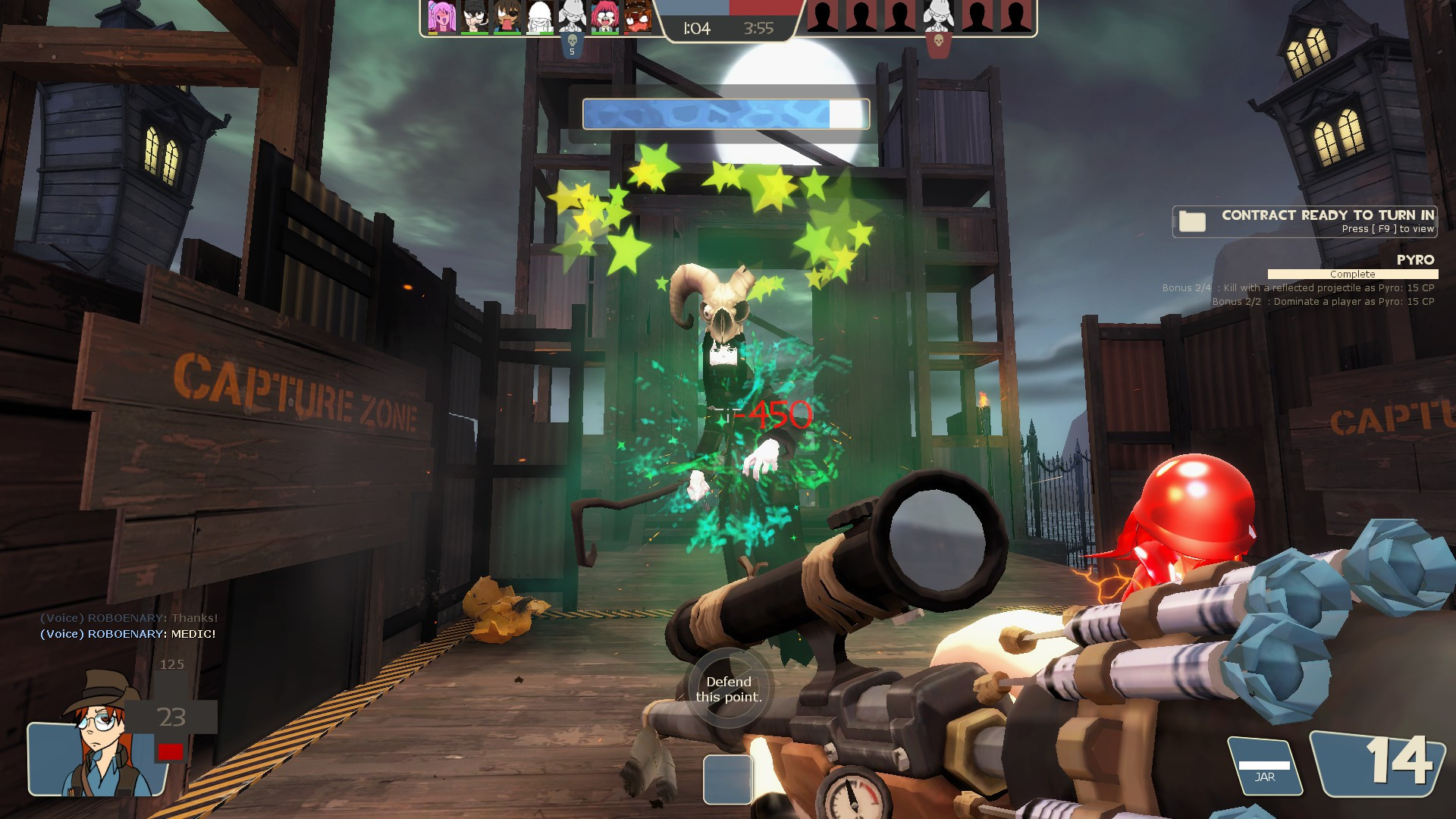Viewport: 1456px width, 819px height.
Task: Select the pink-haired teammate portrait
Action: 441,17
